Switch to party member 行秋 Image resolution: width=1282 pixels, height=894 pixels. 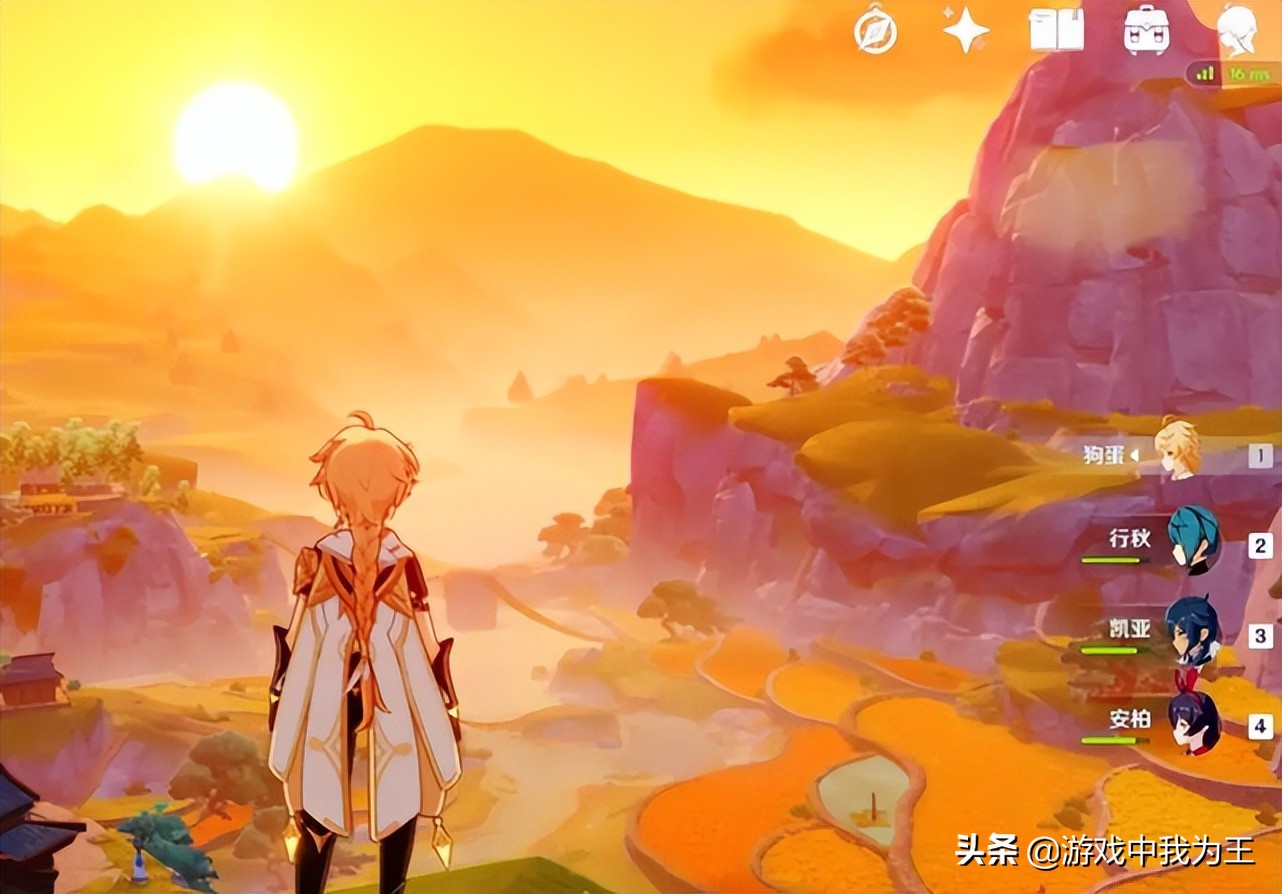click(1193, 542)
